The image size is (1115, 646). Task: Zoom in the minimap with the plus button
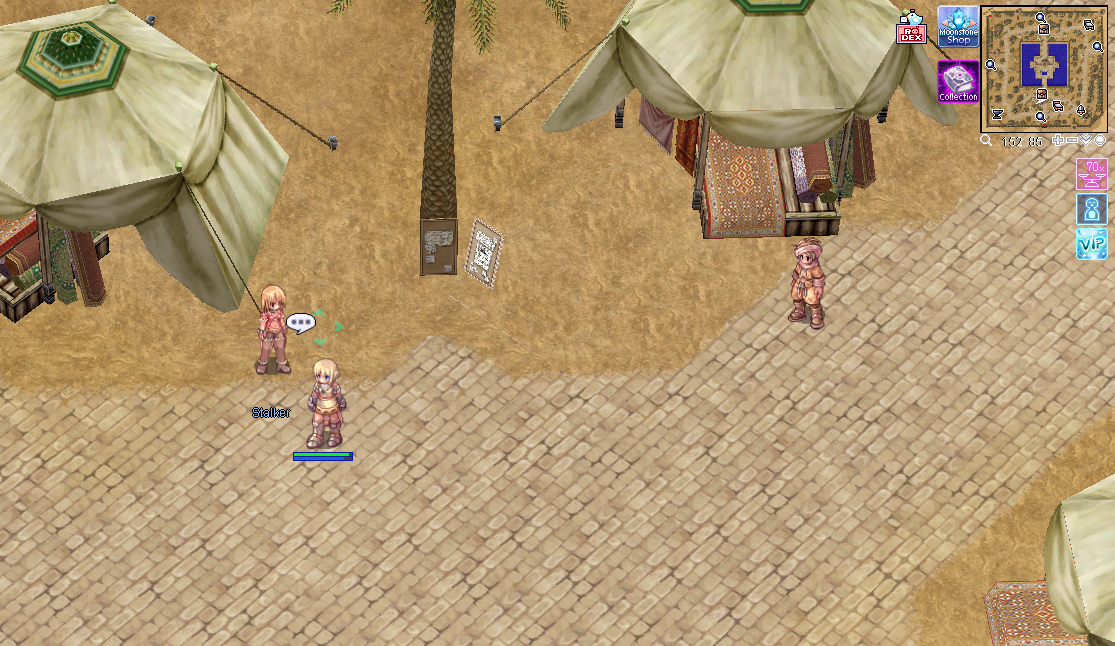(x=1059, y=141)
